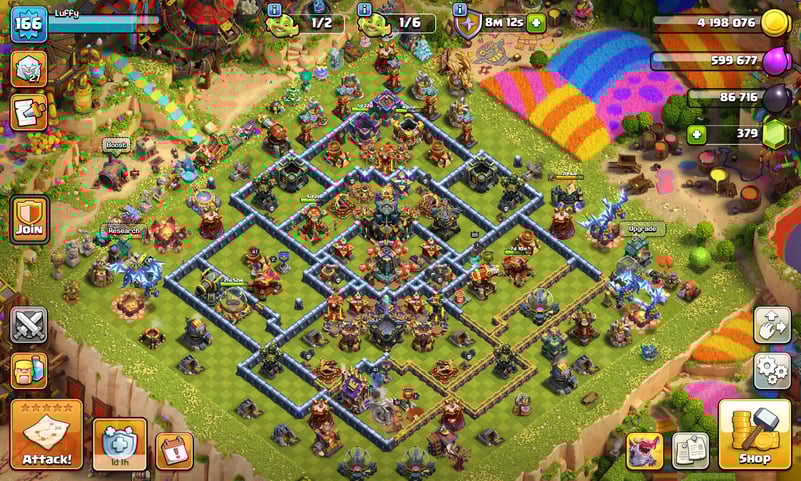Open the Shop menu

(755, 433)
